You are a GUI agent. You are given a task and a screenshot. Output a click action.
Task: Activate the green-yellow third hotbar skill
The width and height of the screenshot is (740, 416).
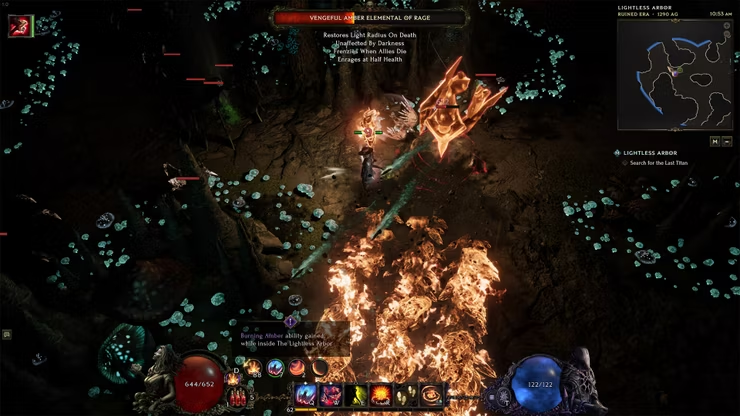357,395
